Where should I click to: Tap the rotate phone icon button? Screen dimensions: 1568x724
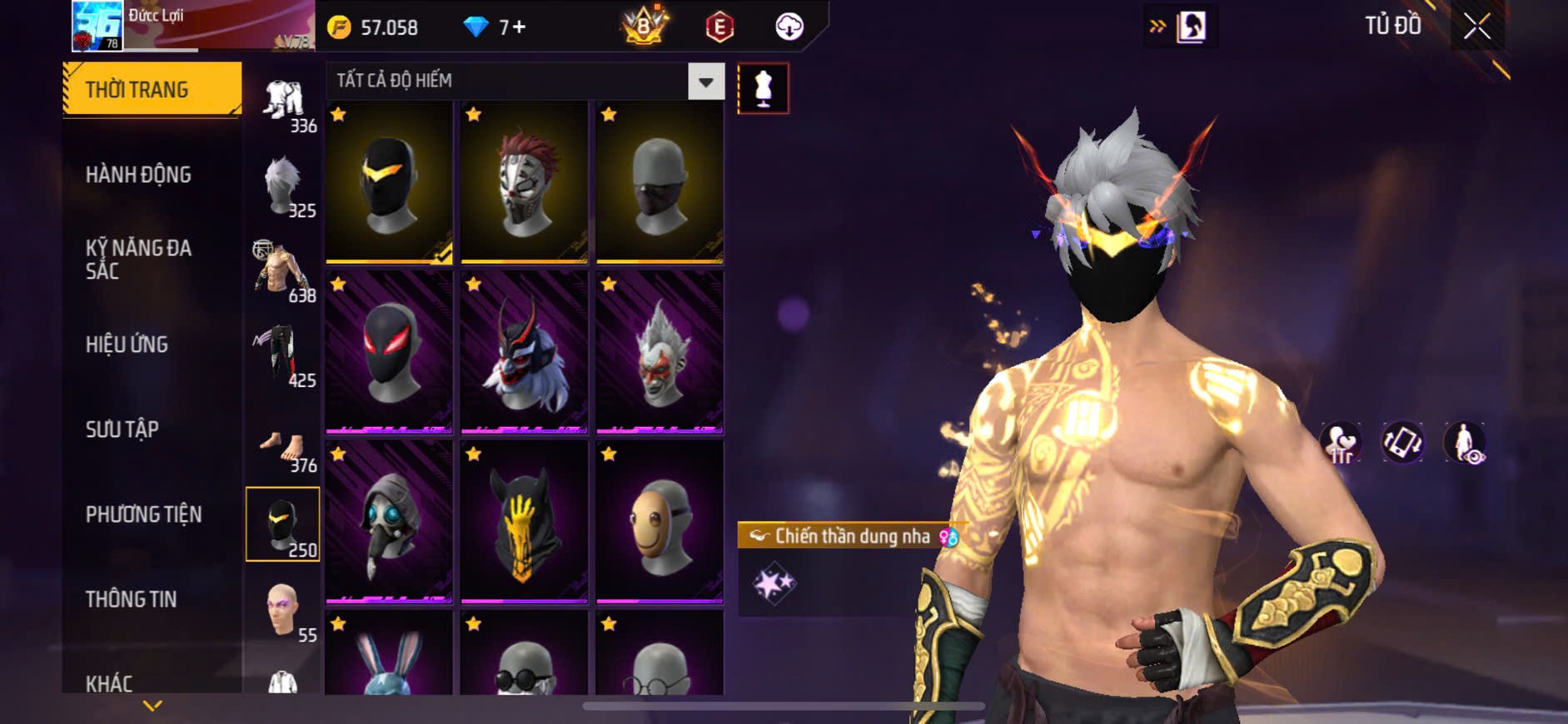[x=1402, y=442]
